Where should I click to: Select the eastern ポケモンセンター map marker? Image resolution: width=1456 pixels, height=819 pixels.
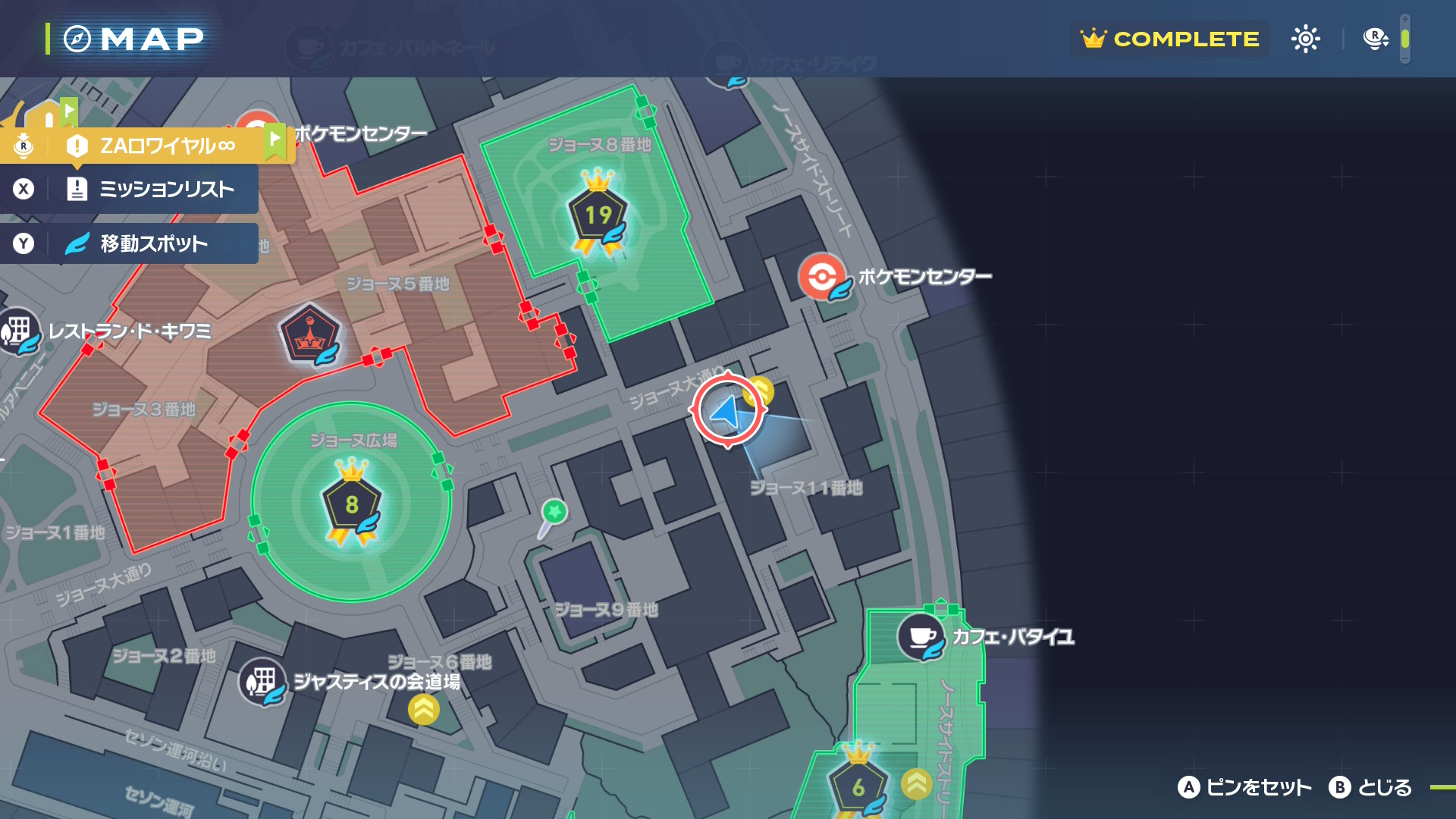pos(823,277)
